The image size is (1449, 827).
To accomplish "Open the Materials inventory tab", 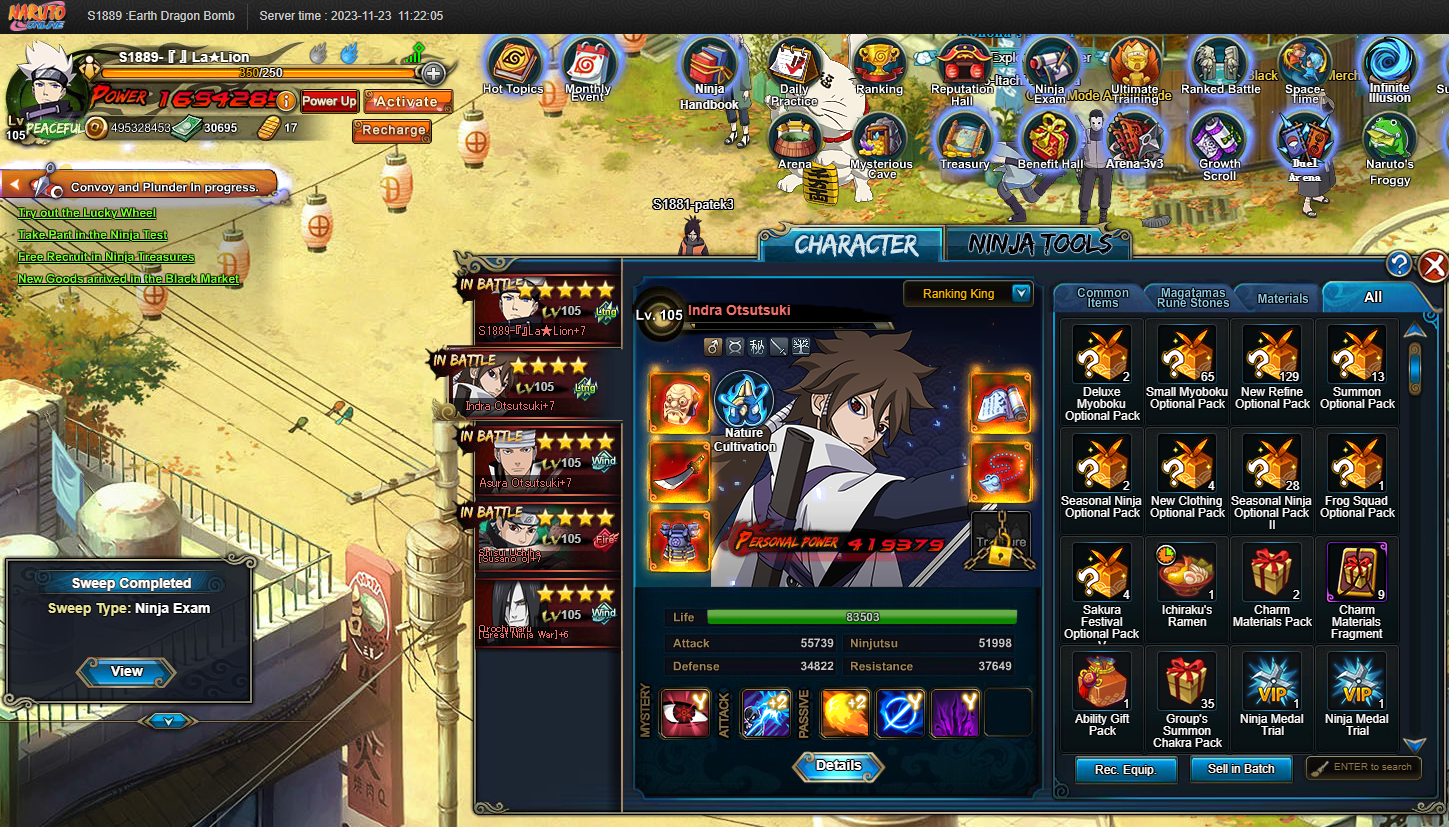I will 1282,298.
